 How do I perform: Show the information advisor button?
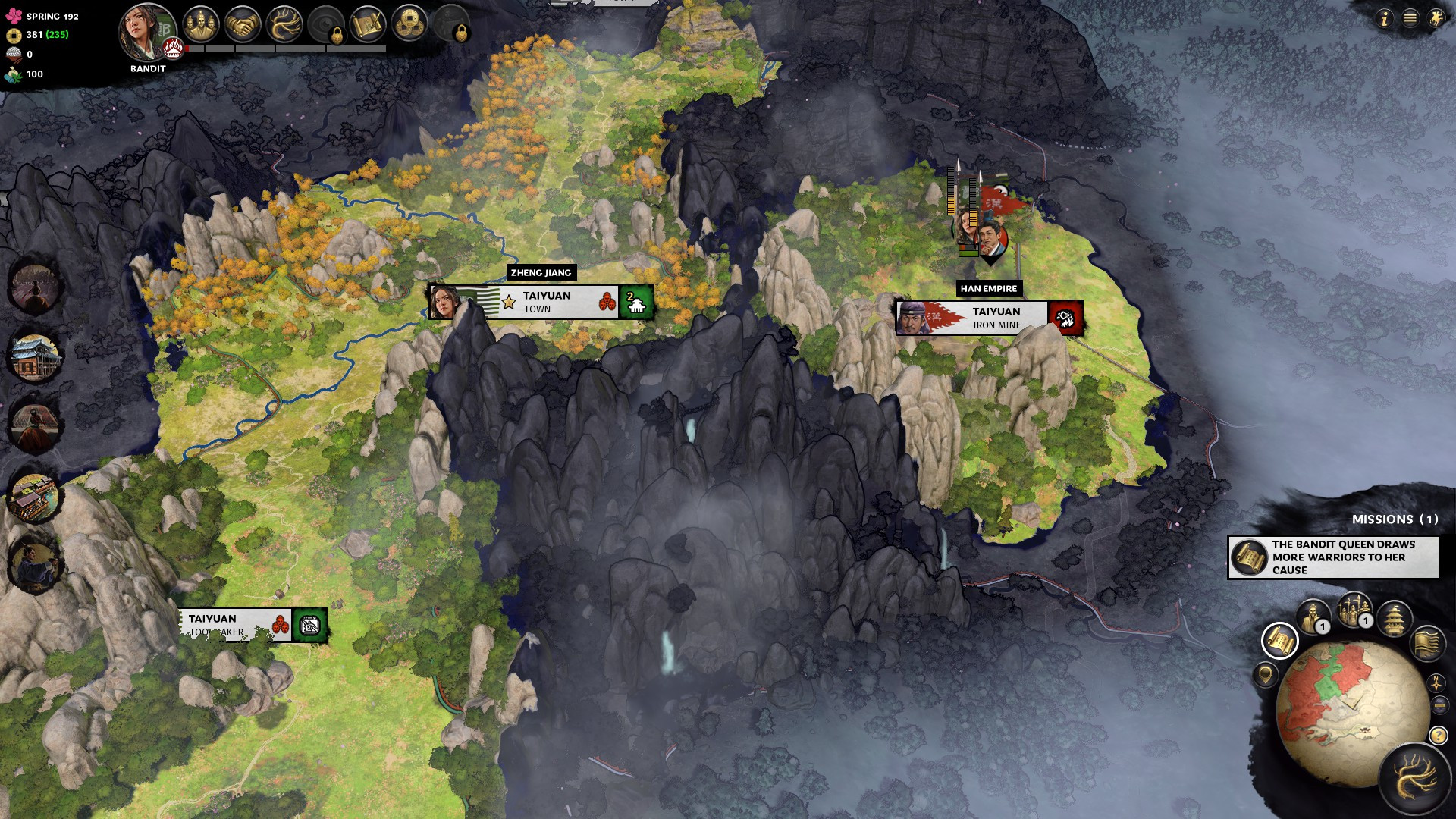point(1384,18)
